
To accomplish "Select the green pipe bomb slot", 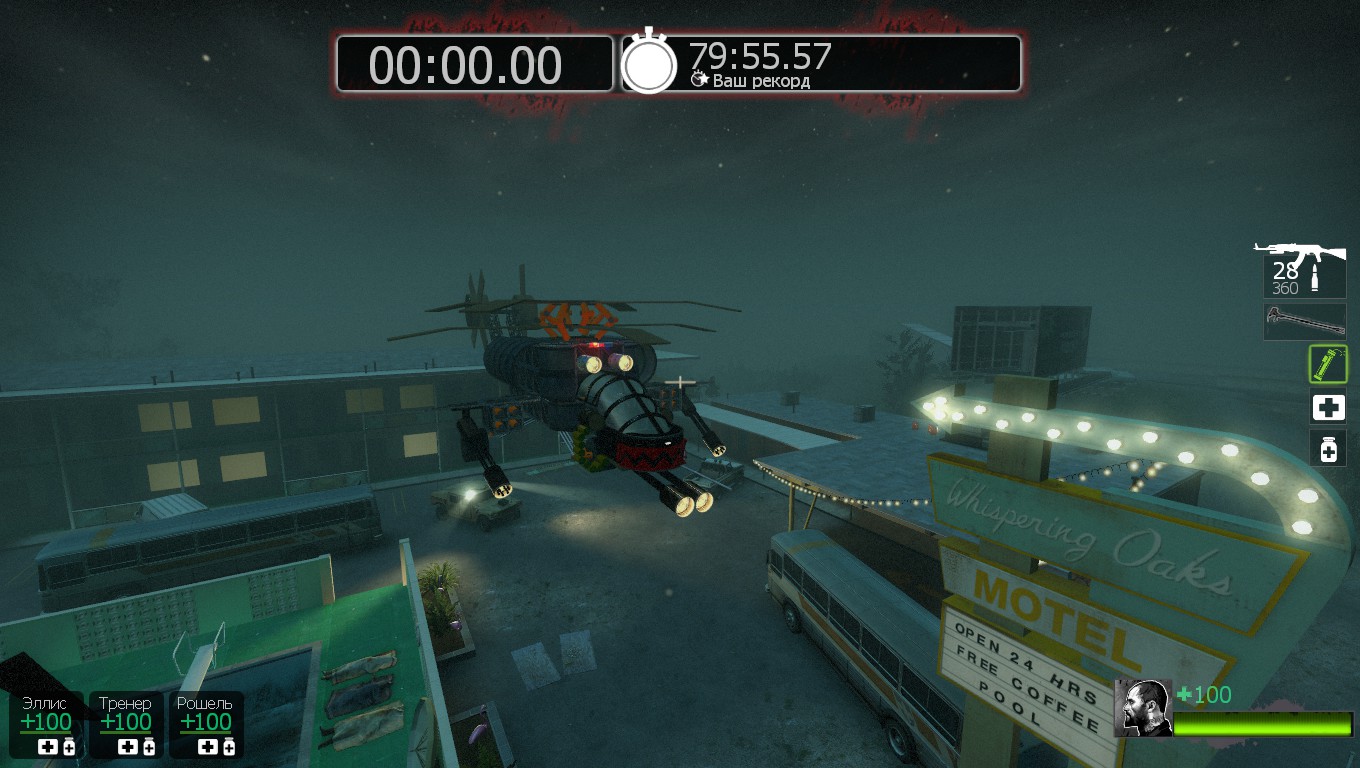I will (x=1328, y=365).
